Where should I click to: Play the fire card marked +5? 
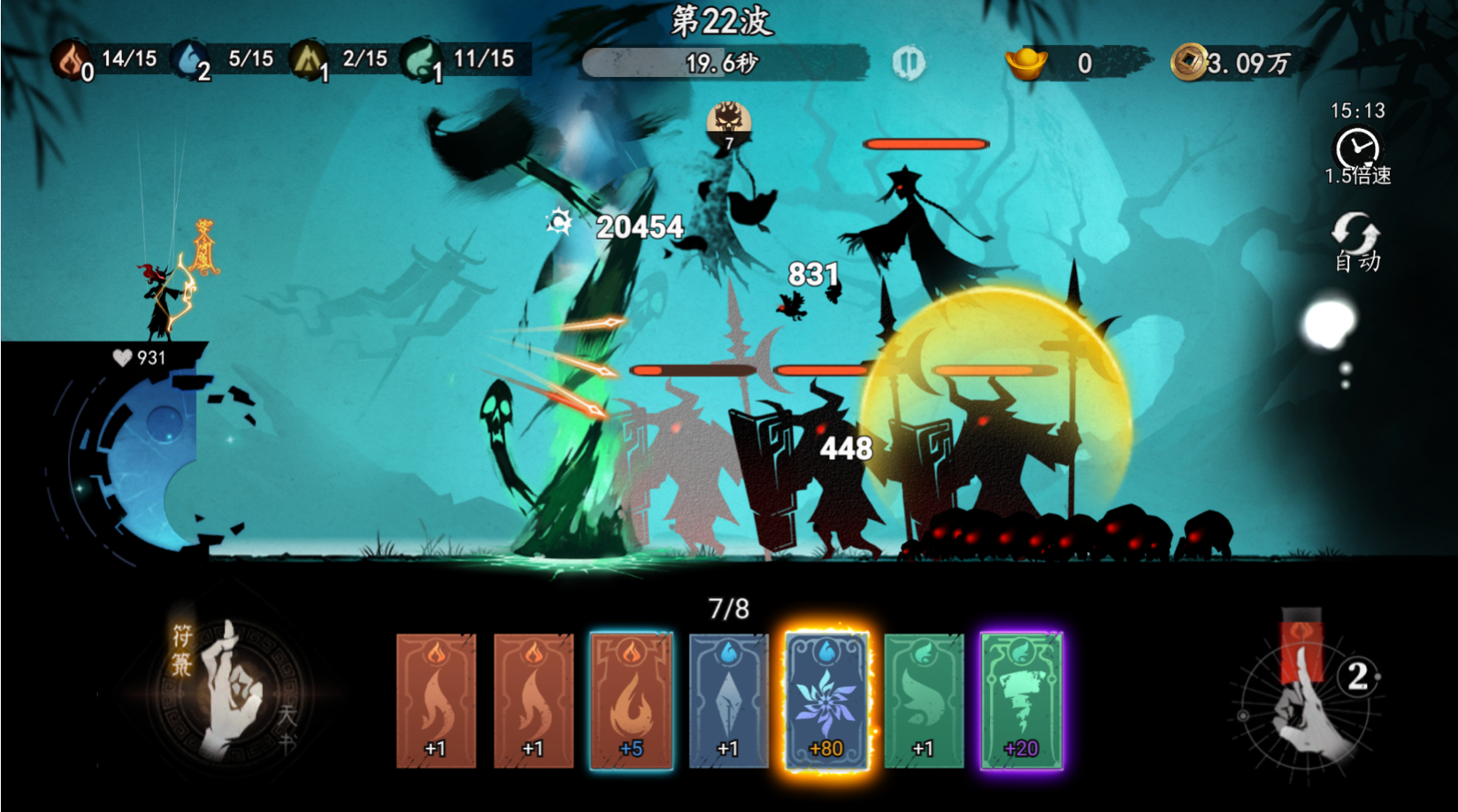[x=631, y=700]
